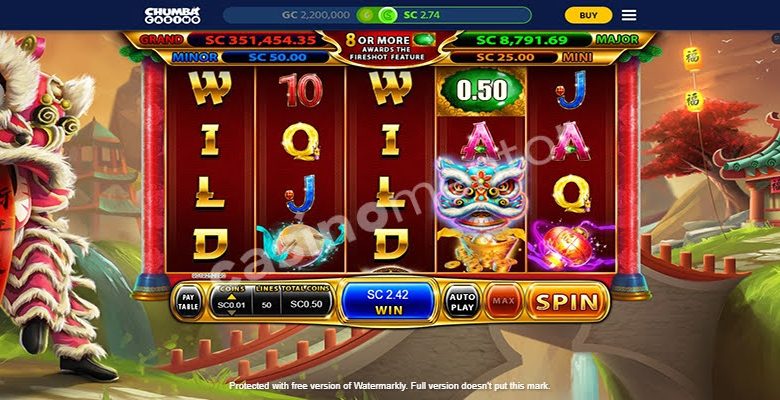Switch to Gold Coins with the GC toggle
The height and width of the screenshot is (400, 780).
(366, 15)
